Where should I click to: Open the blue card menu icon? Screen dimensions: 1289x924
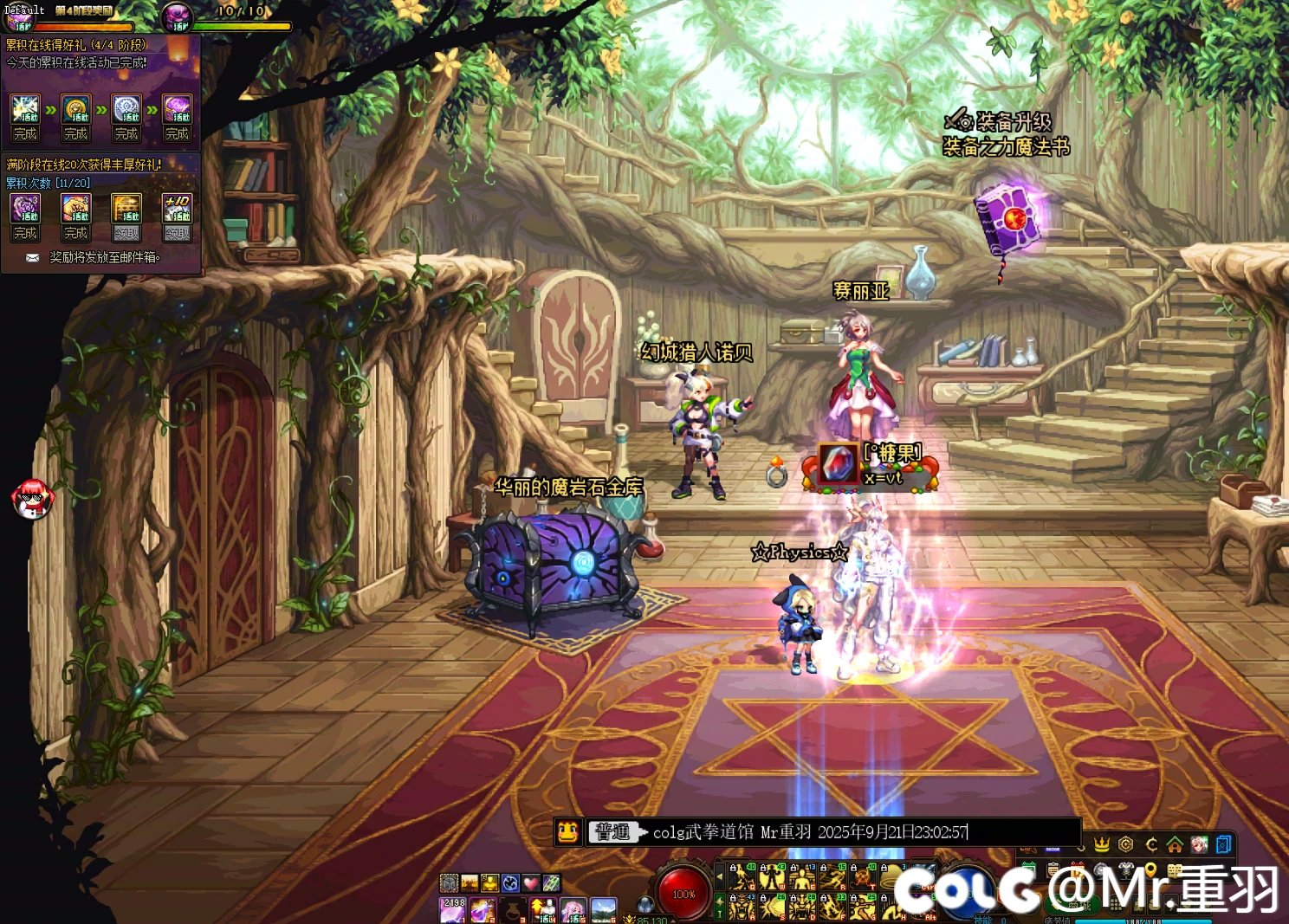click(1224, 843)
